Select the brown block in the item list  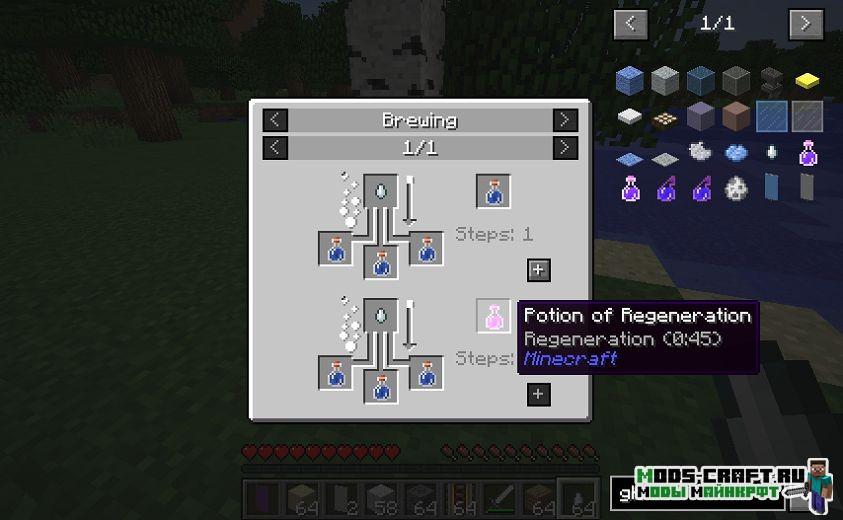tap(736, 116)
